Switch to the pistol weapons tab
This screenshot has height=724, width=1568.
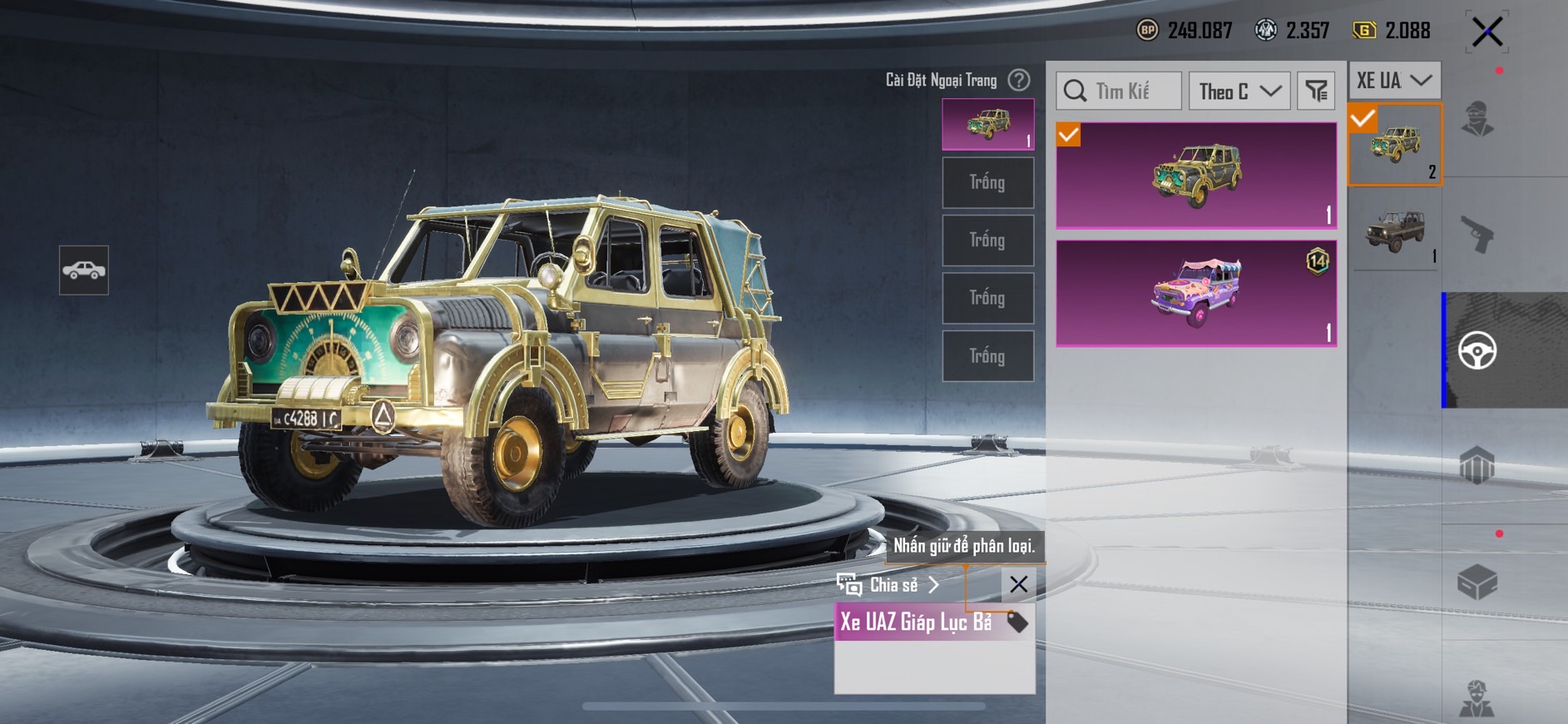[x=1477, y=234]
